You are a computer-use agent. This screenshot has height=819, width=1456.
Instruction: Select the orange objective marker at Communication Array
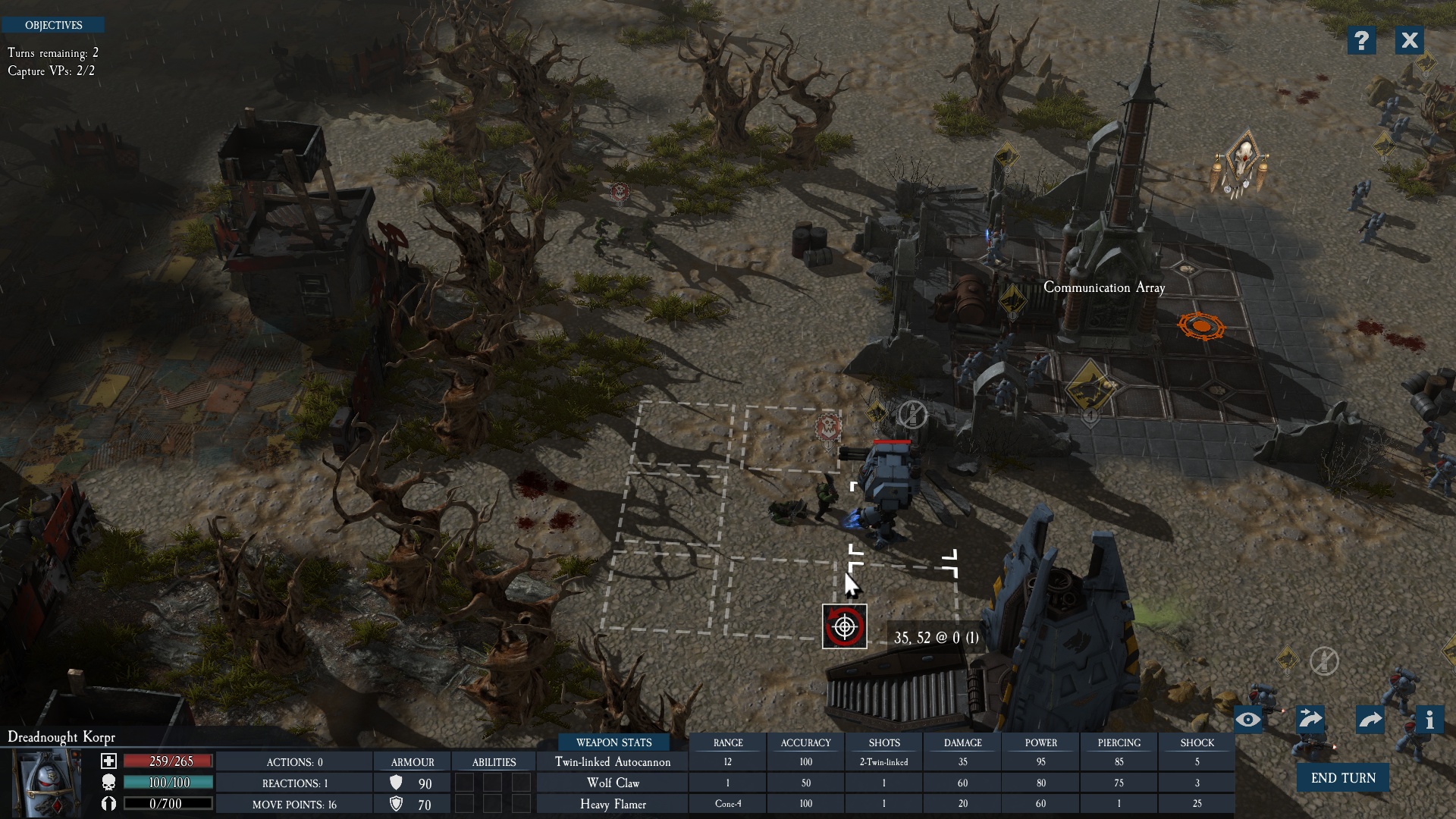click(1201, 327)
